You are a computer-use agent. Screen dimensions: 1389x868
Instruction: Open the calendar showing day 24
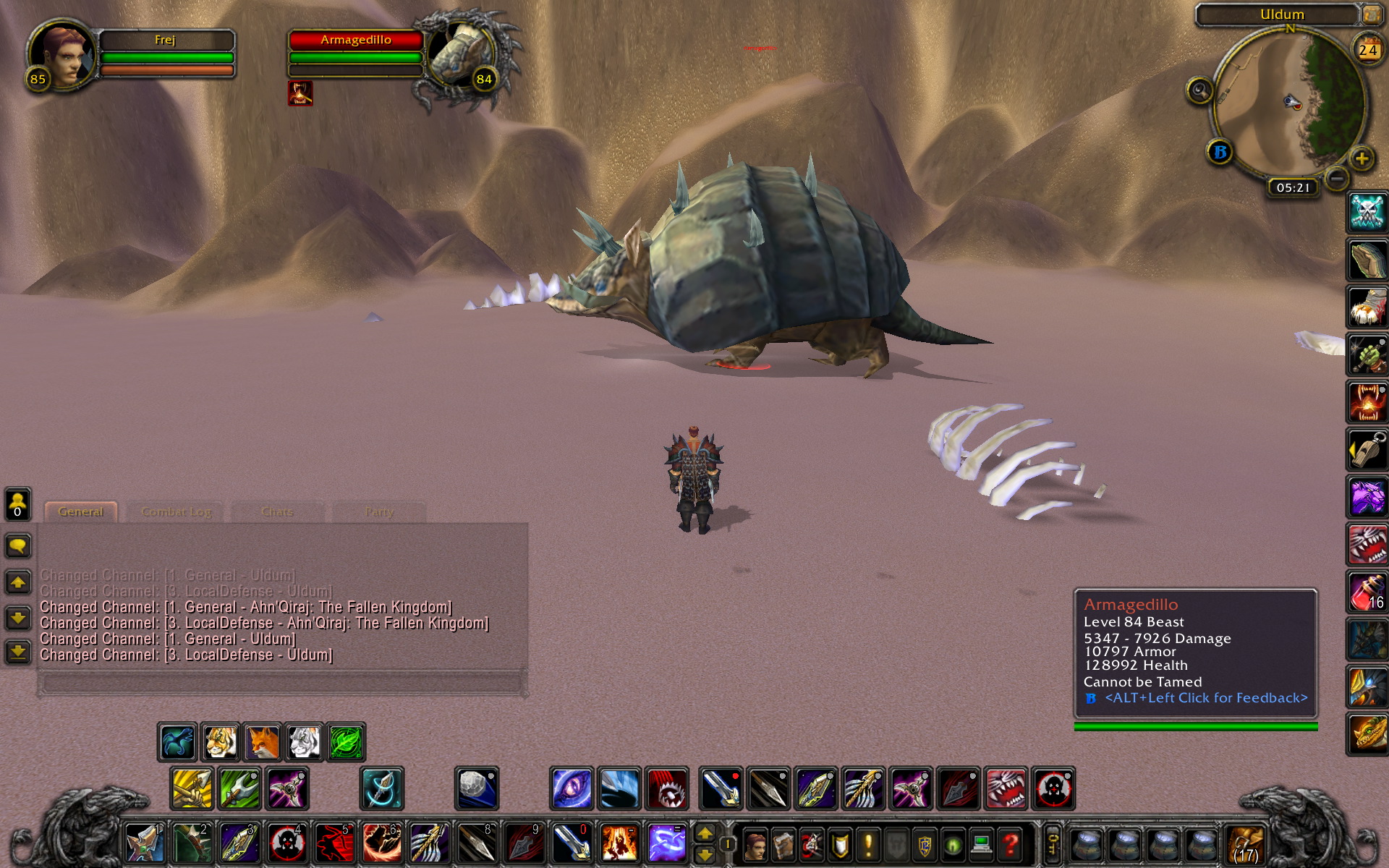pos(1367,49)
